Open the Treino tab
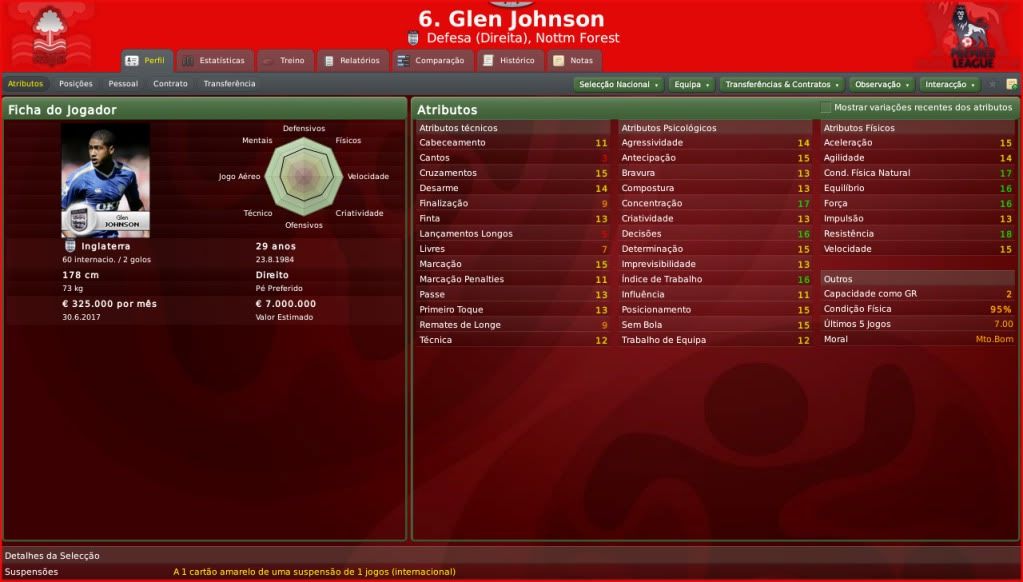This screenshot has width=1023, height=582. click(284, 61)
